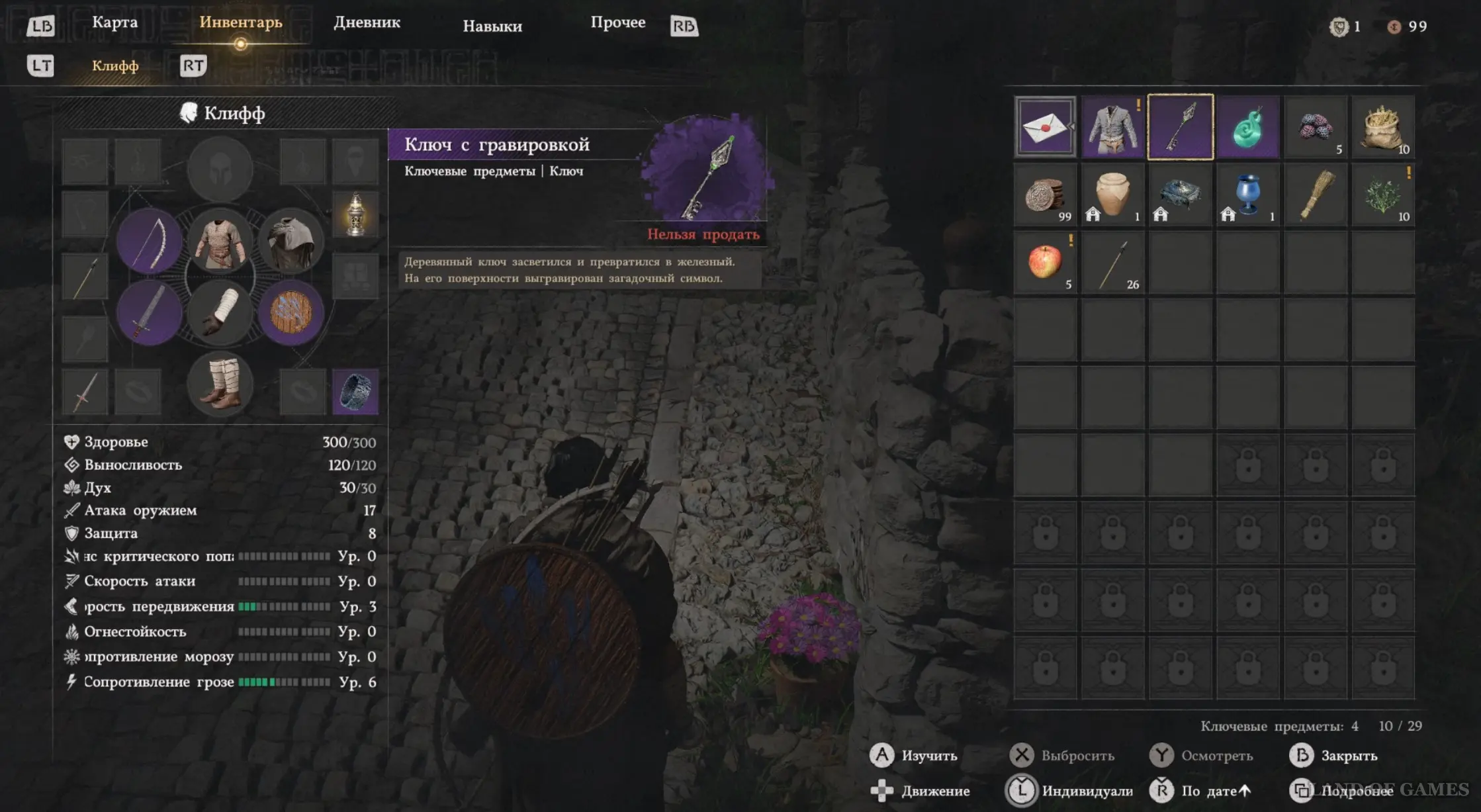Pick the teal spiral charm item
The image size is (1481, 812).
coord(1248,127)
